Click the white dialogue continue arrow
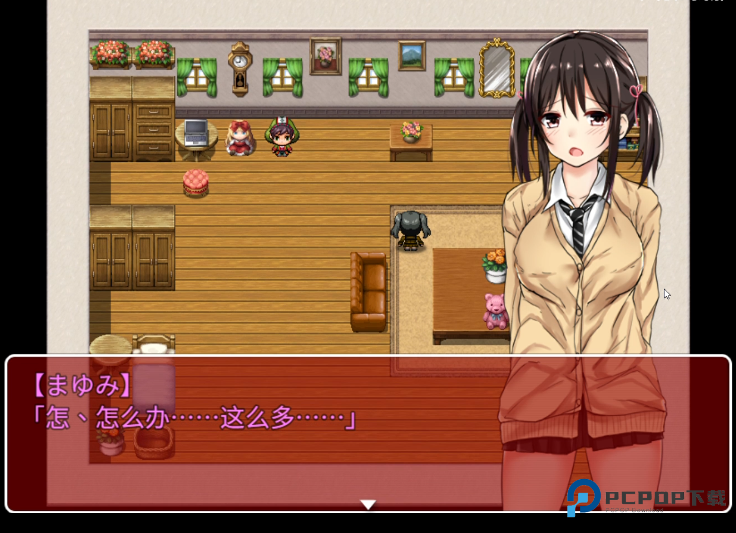 coord(368,505)
